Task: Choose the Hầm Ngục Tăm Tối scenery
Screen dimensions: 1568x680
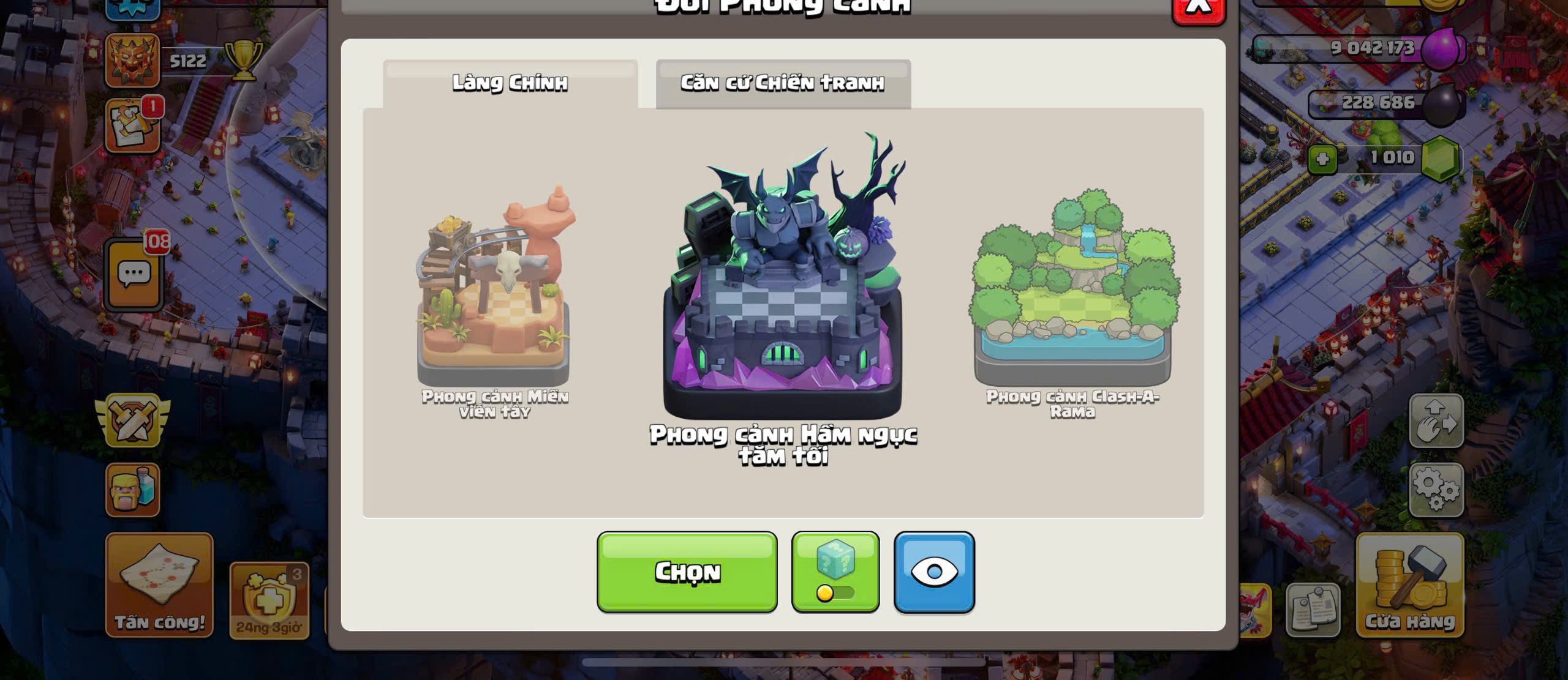Action: [783, 288]
